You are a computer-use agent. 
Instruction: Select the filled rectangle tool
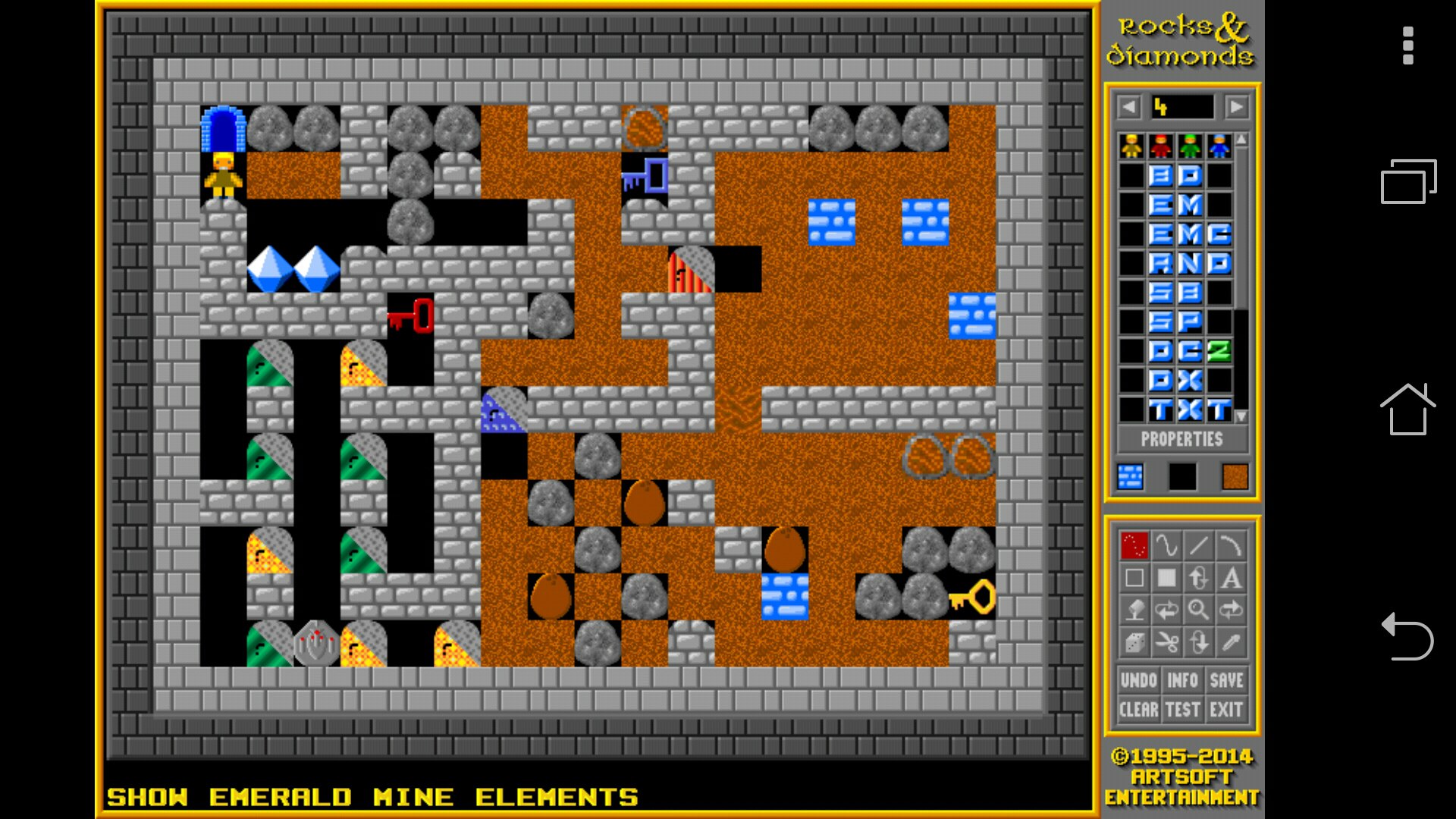click(x=1166, y=579)
